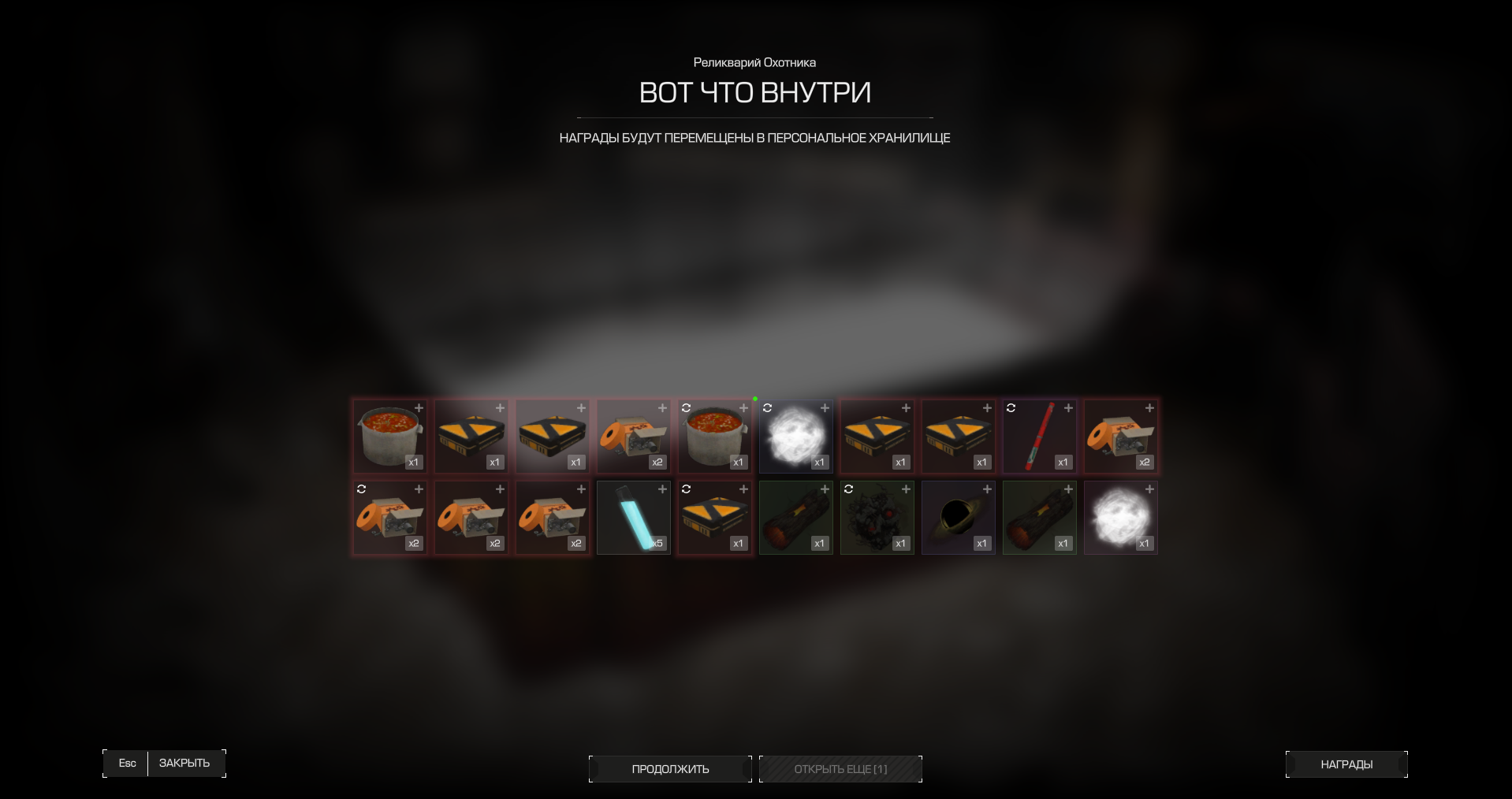Choose the black ringed planet artifact slot
This screenshot has width=1512, height=799.
[958, 518]
